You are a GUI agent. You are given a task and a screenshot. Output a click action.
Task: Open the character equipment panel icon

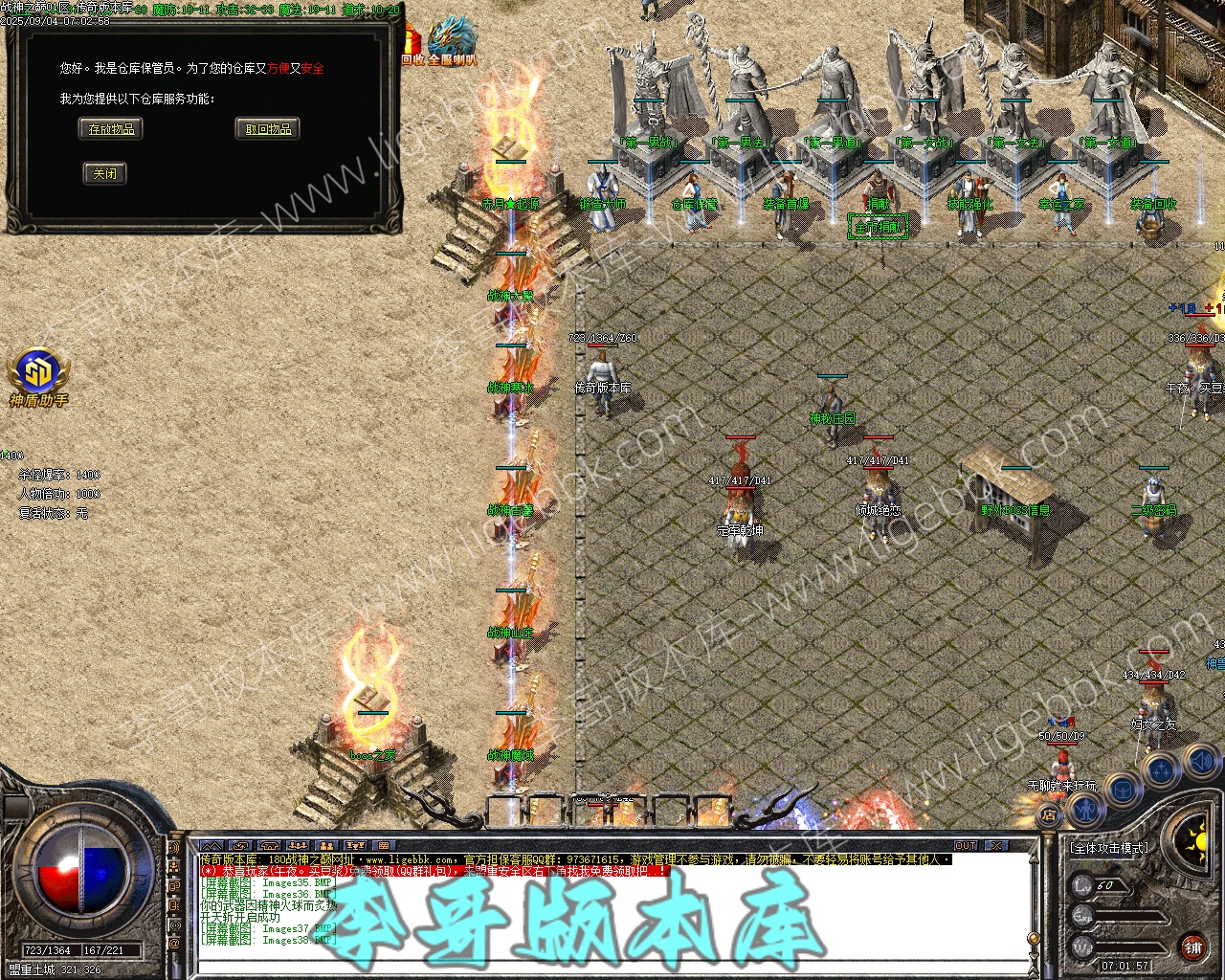(x=1086, y=809)
